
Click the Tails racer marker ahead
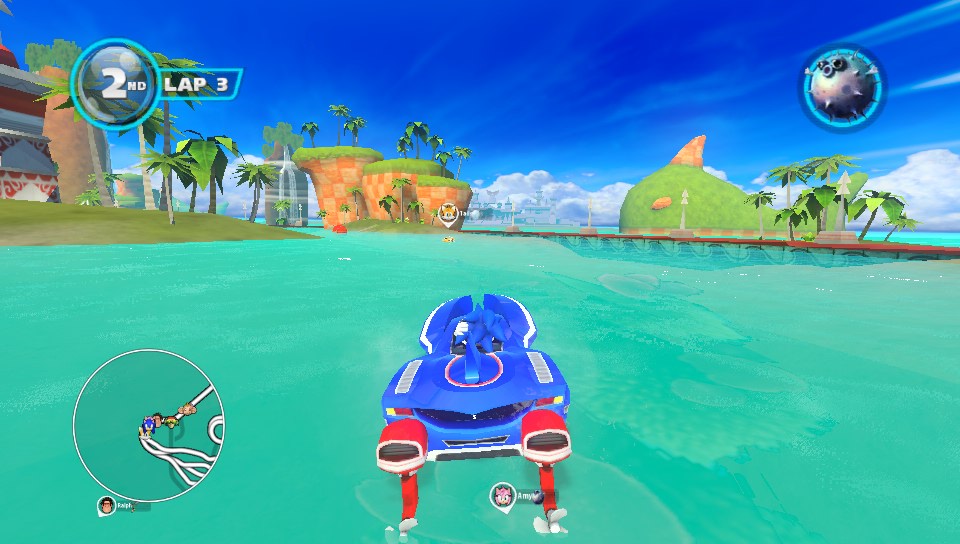pos(448,214)
